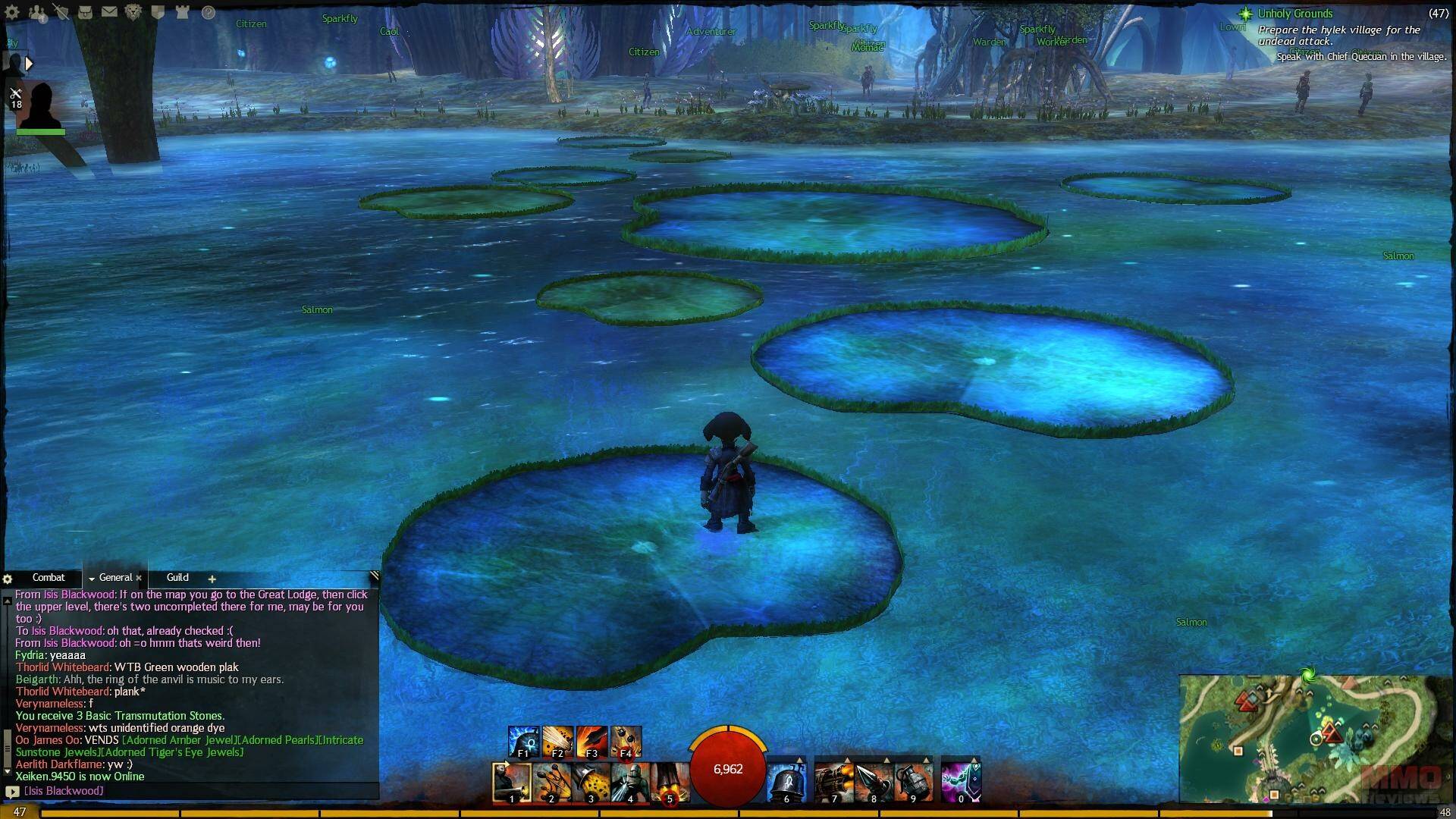1456x819 pixels.
Task: Switch to the Combat chat tab
Action: tap(49, 578)
